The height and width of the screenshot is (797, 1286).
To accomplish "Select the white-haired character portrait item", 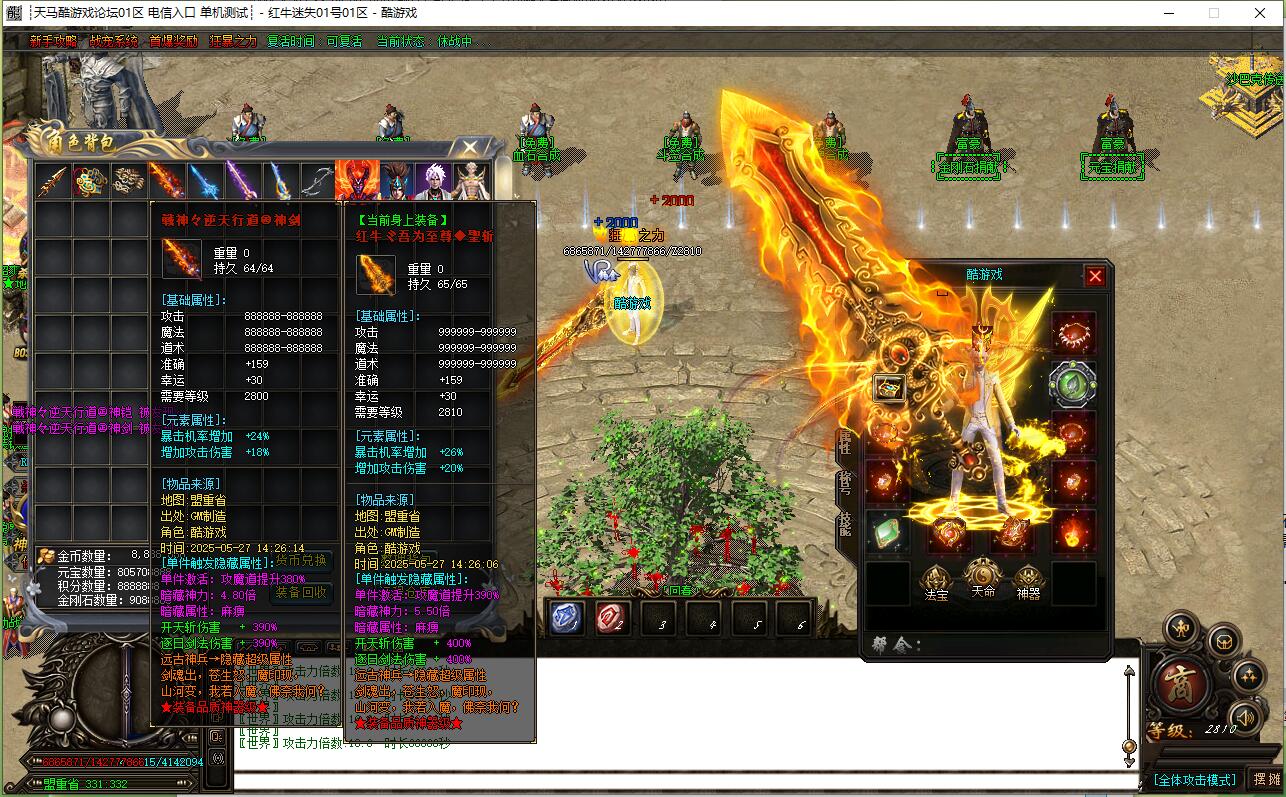I will click(432, 181).
